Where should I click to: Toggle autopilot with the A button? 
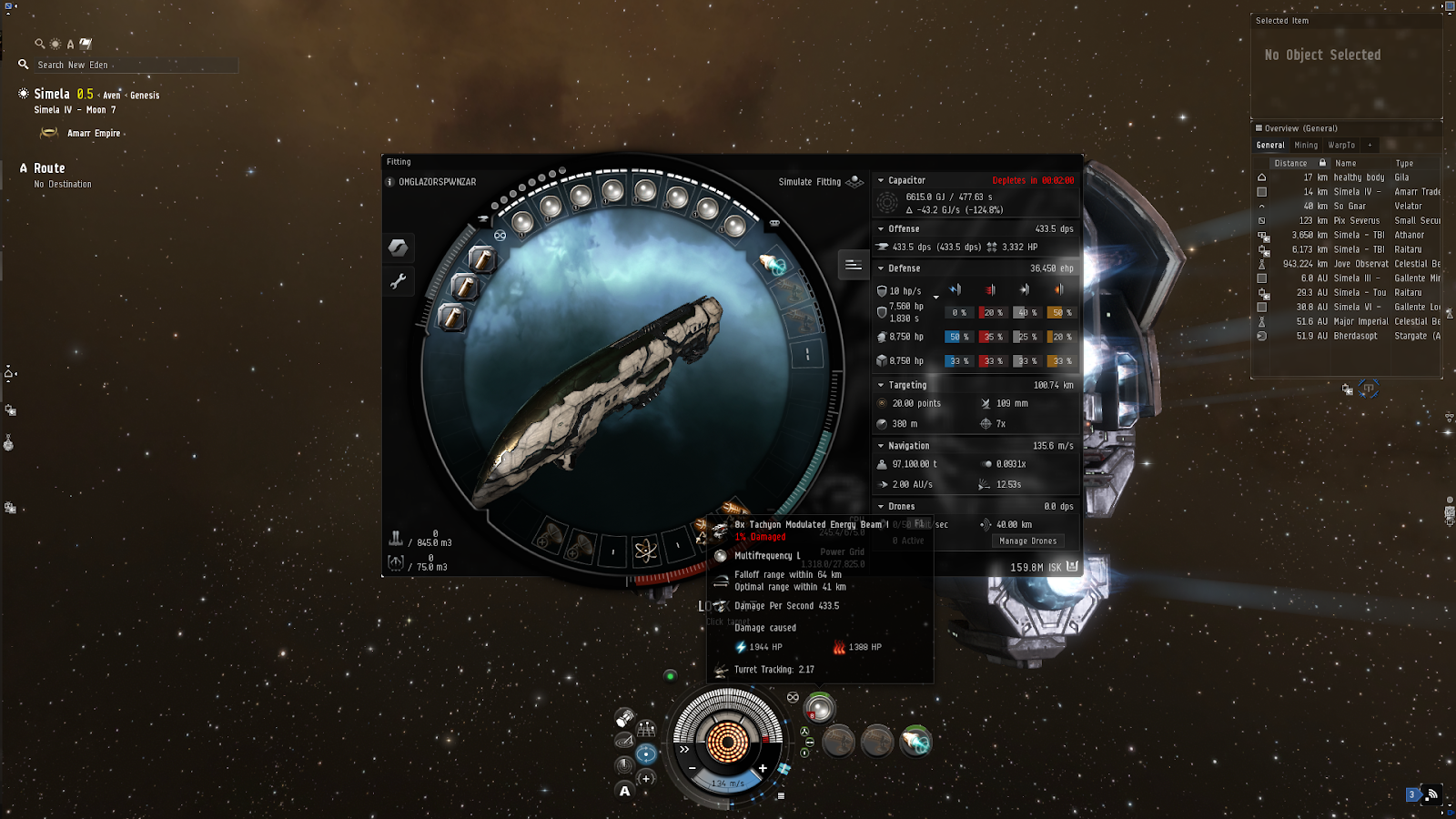click(624, 791)
